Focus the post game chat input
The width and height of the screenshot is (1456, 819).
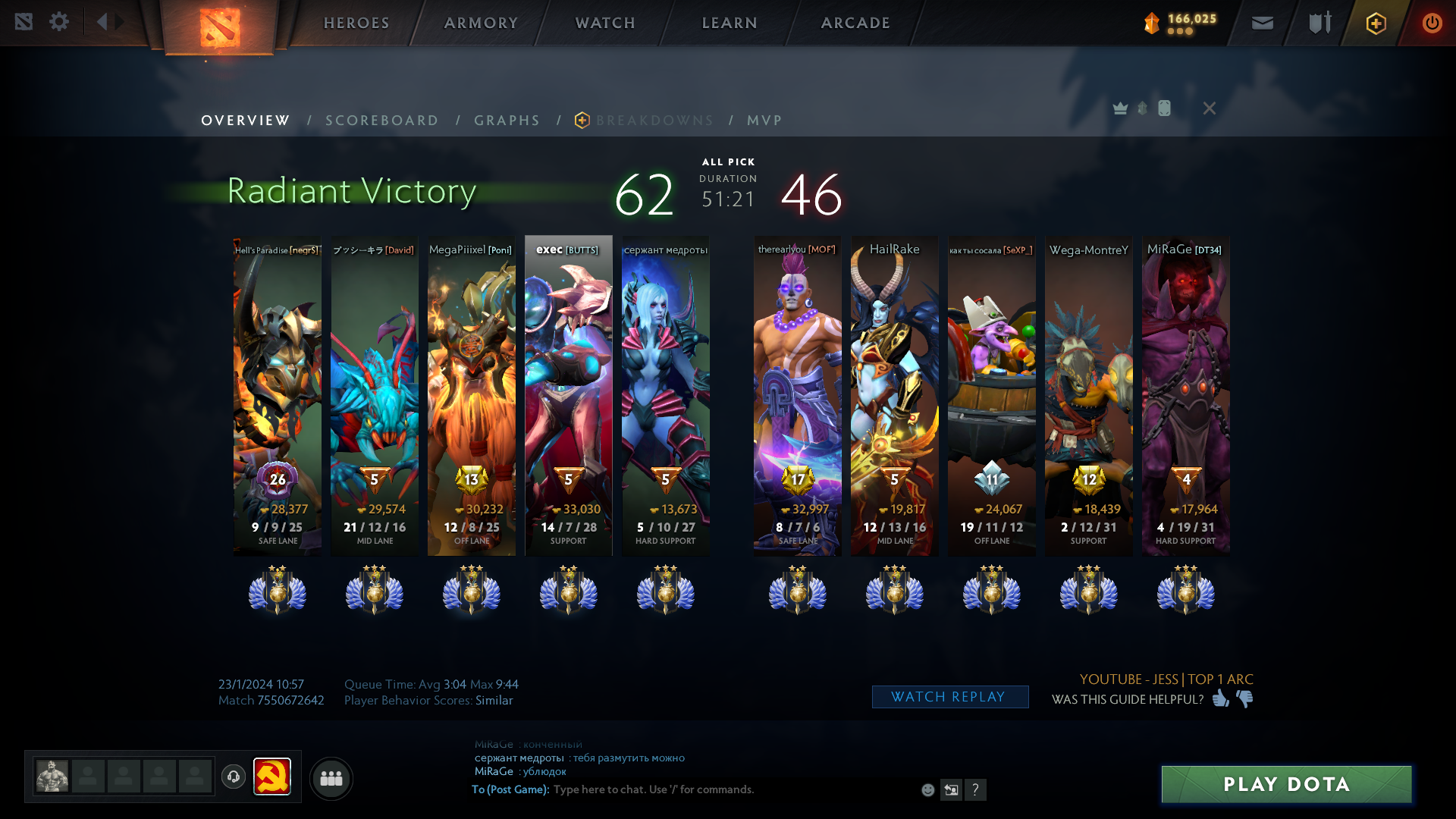pyautogui.click(x=728, y=789)
